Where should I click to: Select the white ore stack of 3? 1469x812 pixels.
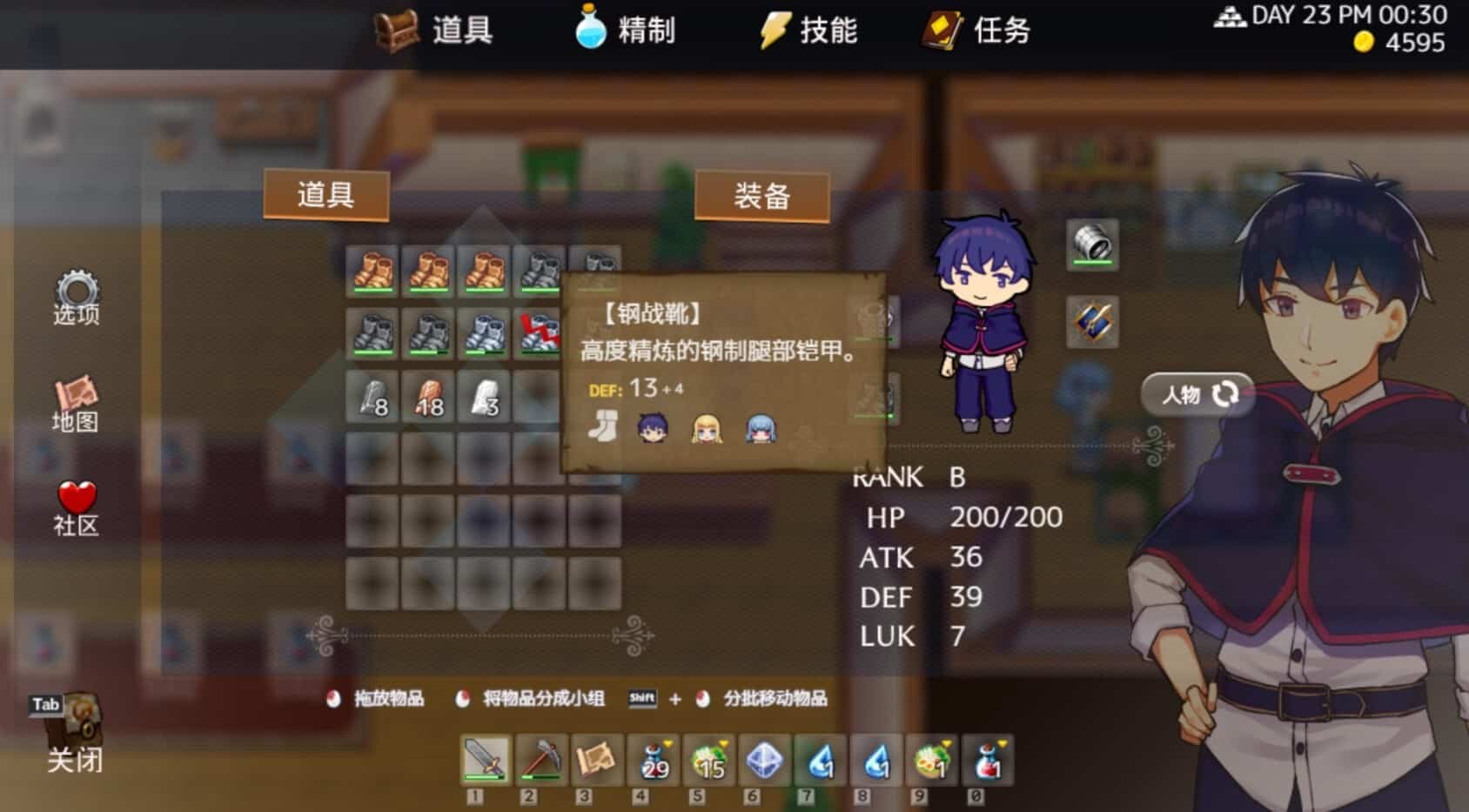[x=484, y=397]
